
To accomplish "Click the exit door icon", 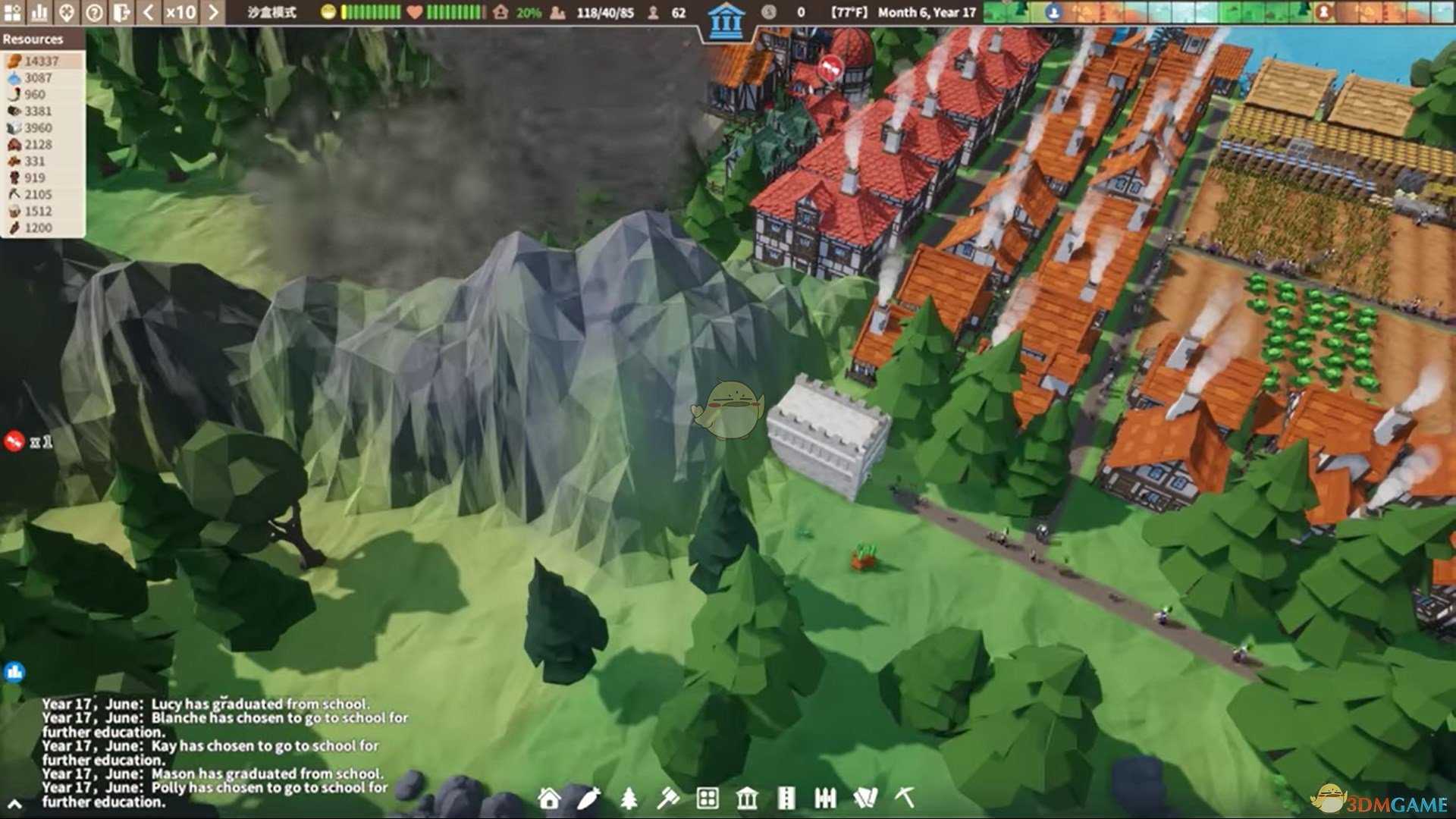I will click(121, 12).
